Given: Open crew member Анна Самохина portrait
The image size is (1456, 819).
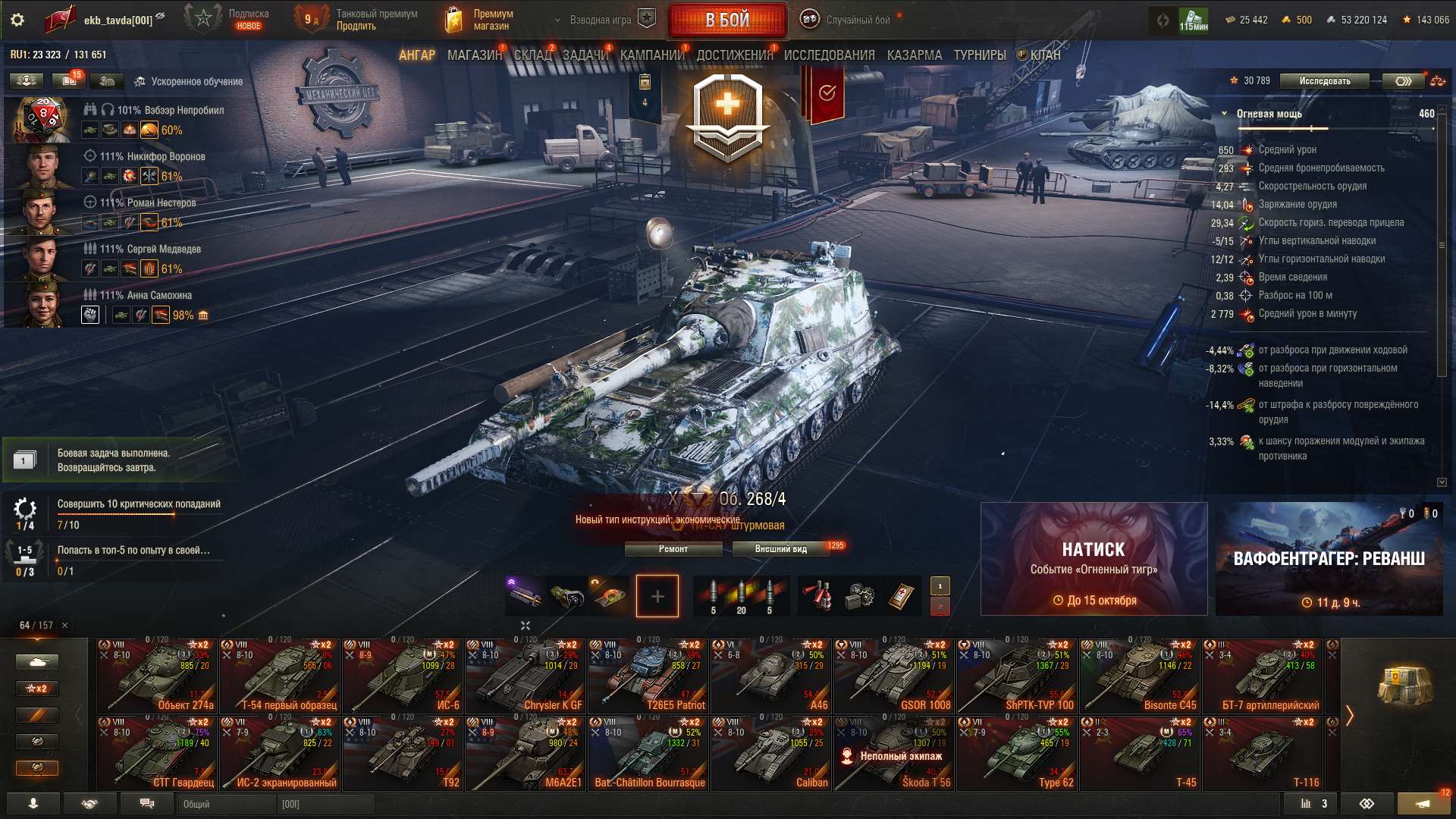Looking at the screenshot, I should coord(43,303).
